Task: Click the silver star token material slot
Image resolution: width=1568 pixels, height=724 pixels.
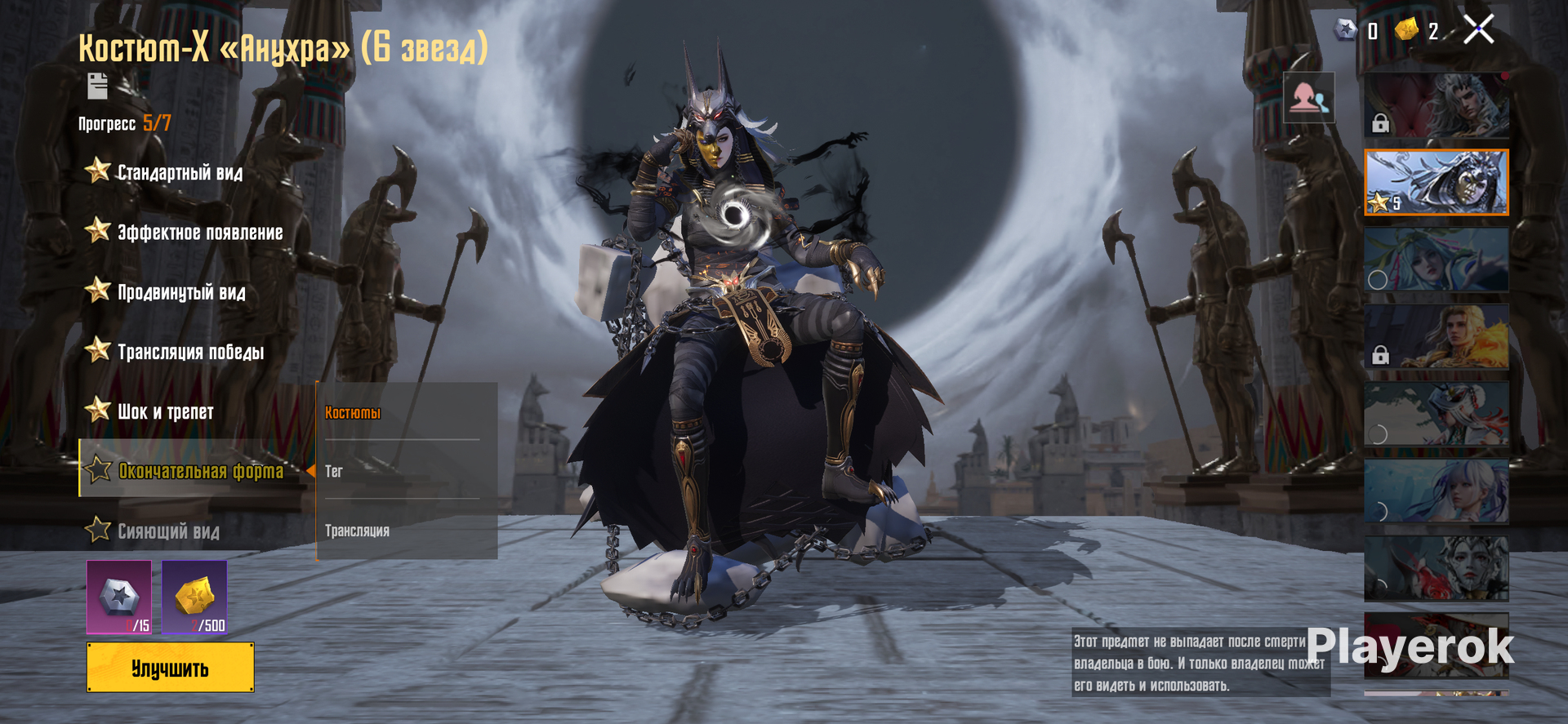Action: click(x=119, y=597)
